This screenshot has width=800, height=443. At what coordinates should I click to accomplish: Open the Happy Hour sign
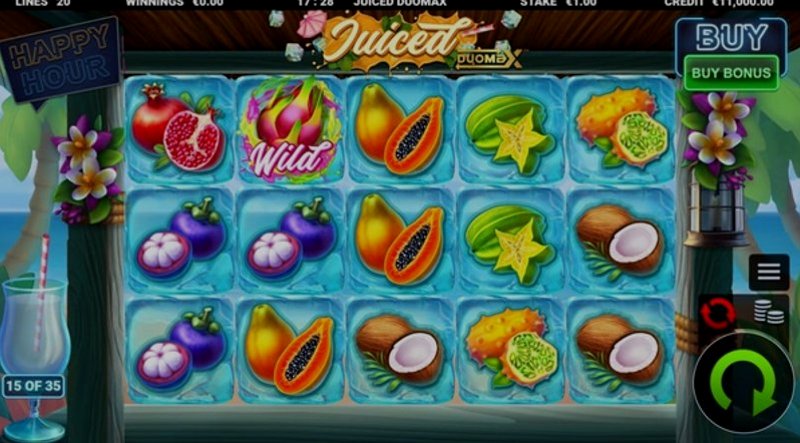[x=60, y=60]
